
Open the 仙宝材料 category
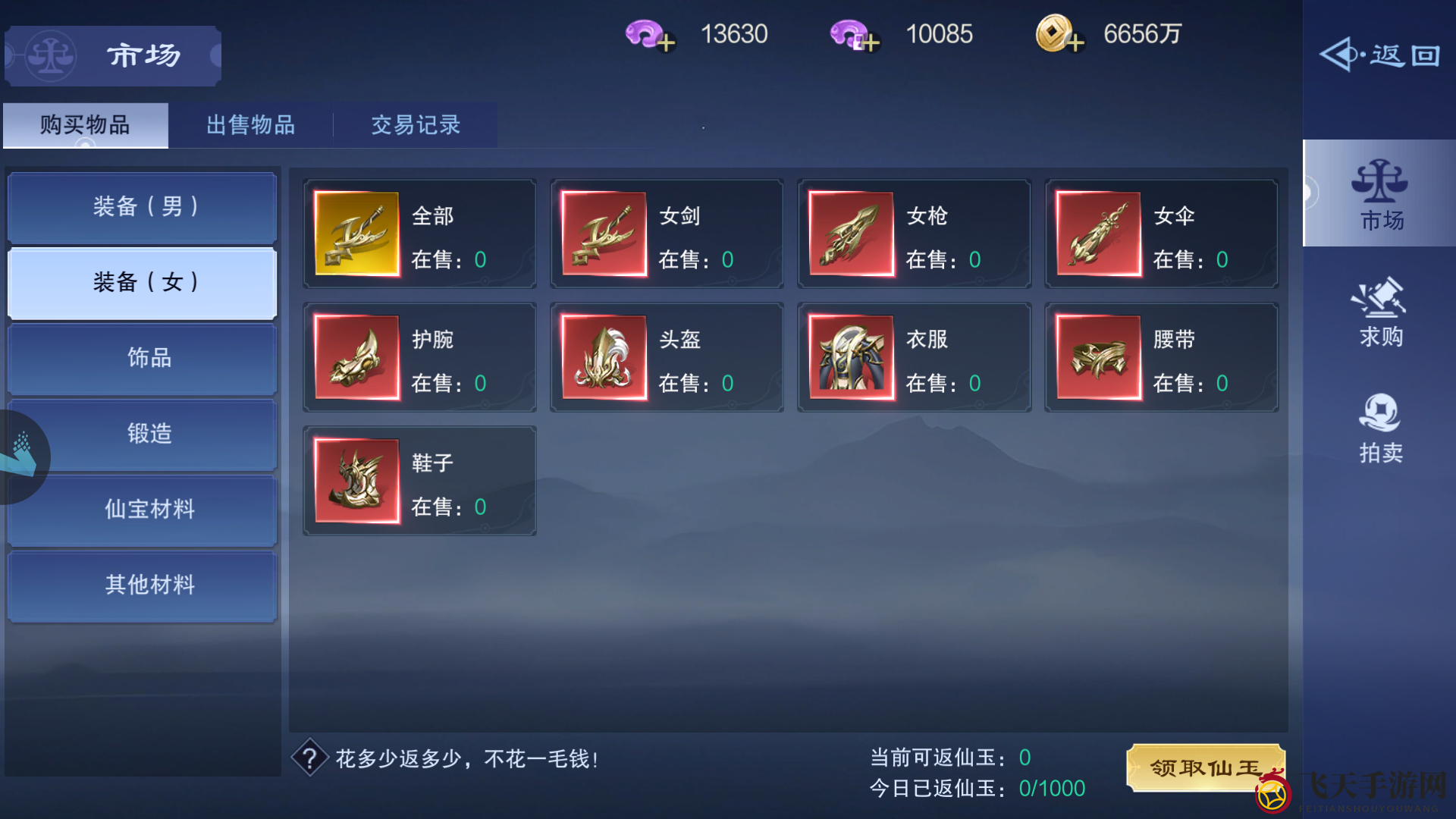142,510
